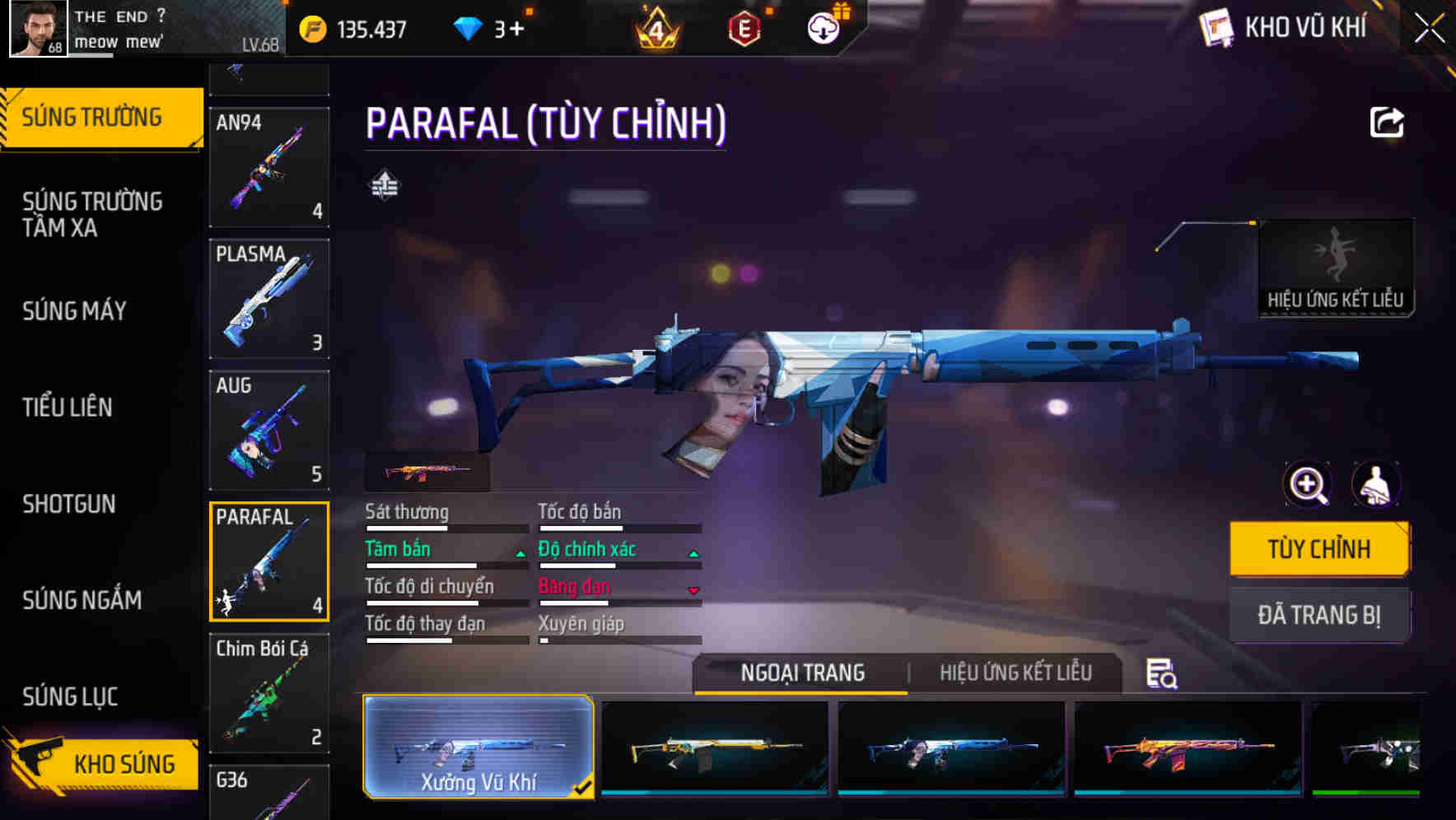Viewport: 1456px width, 820px height.
Task: Select the AN94 weapon tile
Action: (x=269, y=167)
